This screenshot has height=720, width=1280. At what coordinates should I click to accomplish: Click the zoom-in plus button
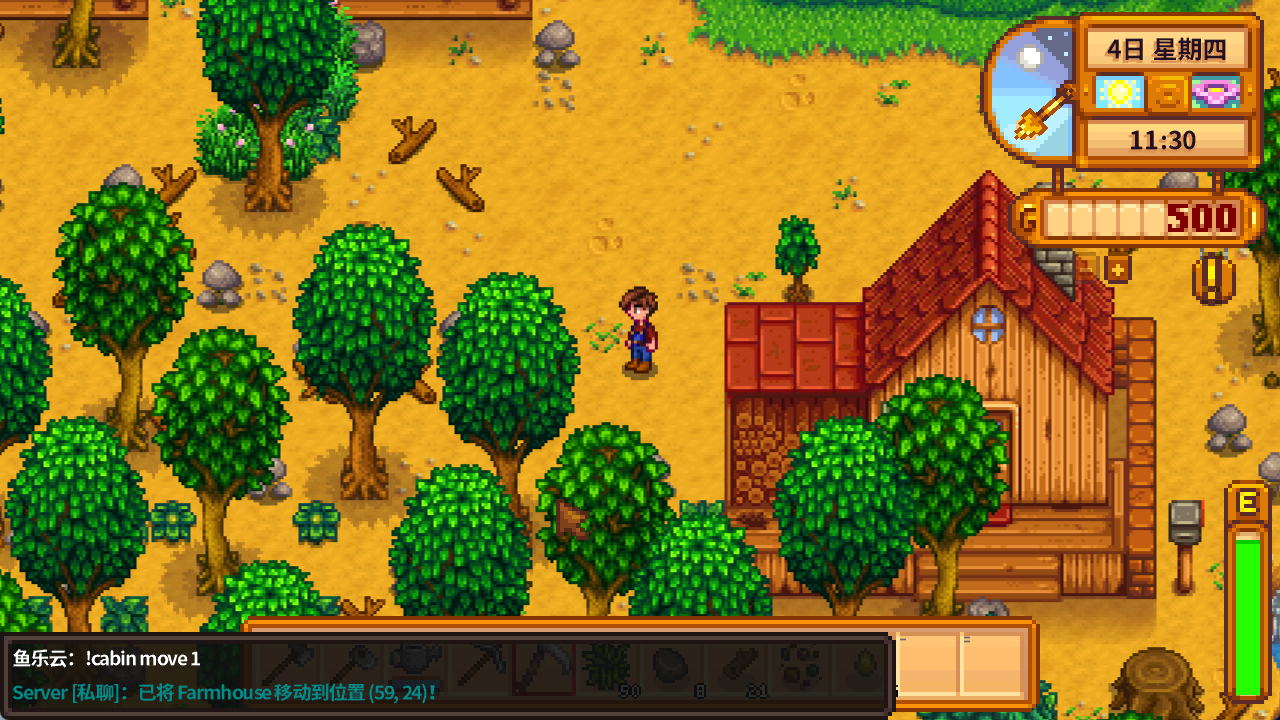1117,267
